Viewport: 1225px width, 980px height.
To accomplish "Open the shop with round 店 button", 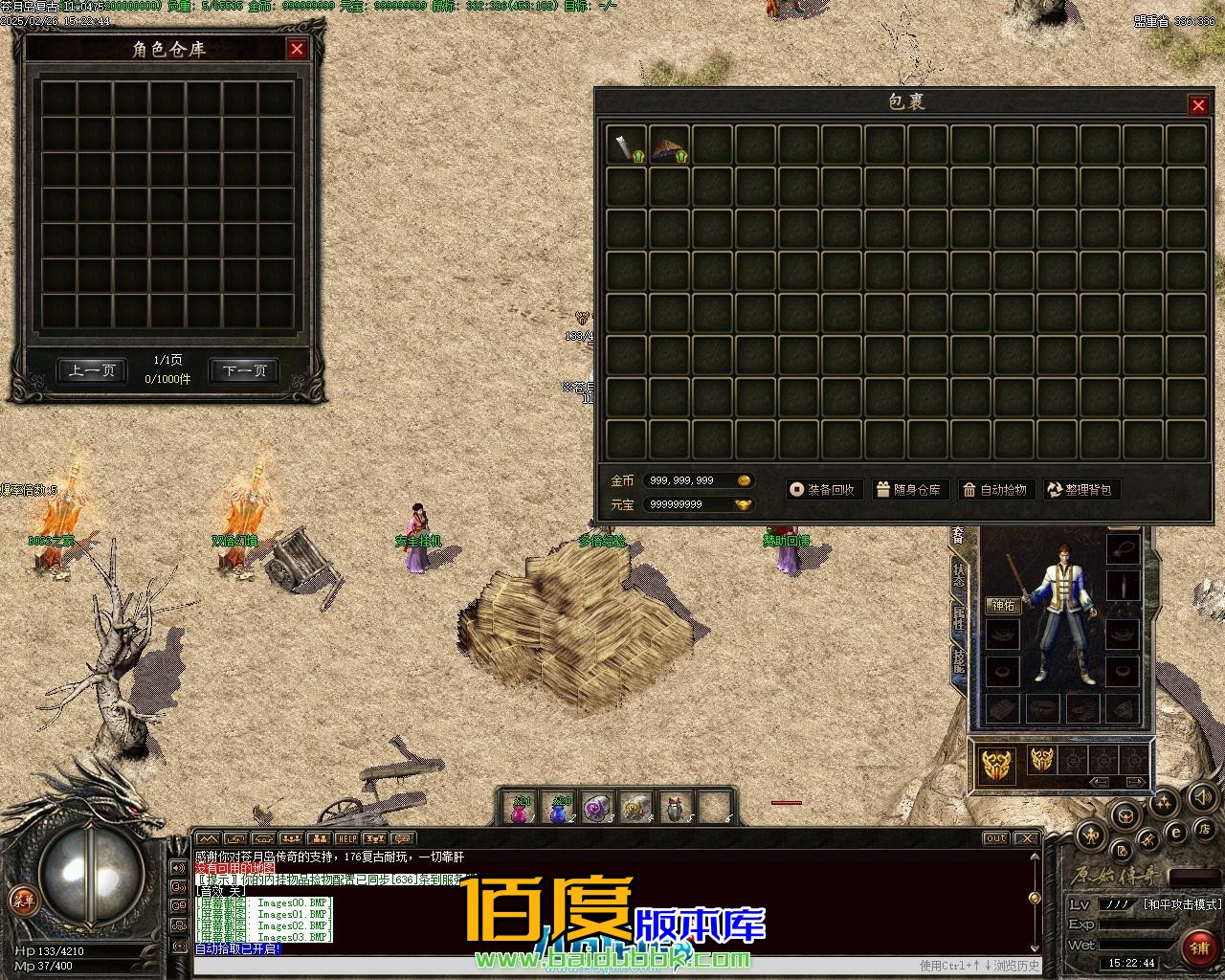I will point(1206,828).
